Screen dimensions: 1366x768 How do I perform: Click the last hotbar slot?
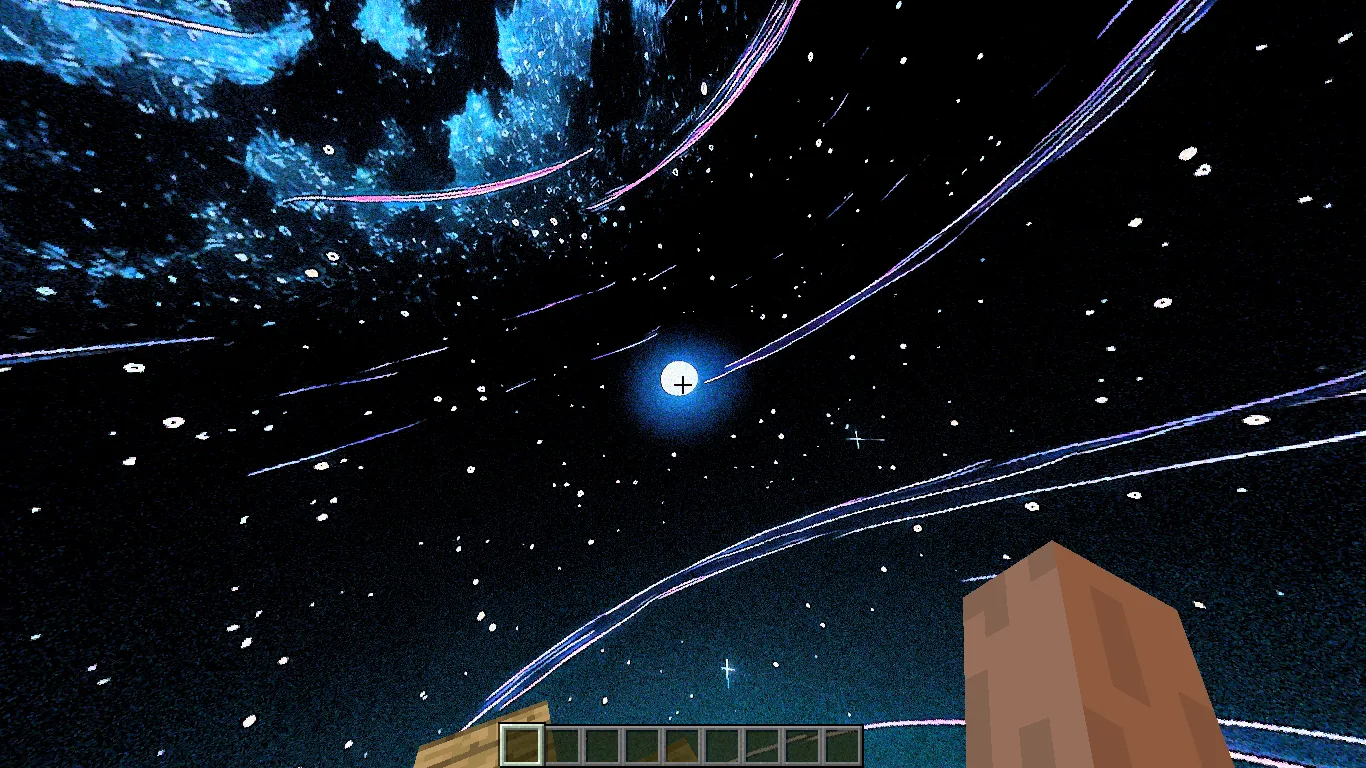(x=842, y=745)
